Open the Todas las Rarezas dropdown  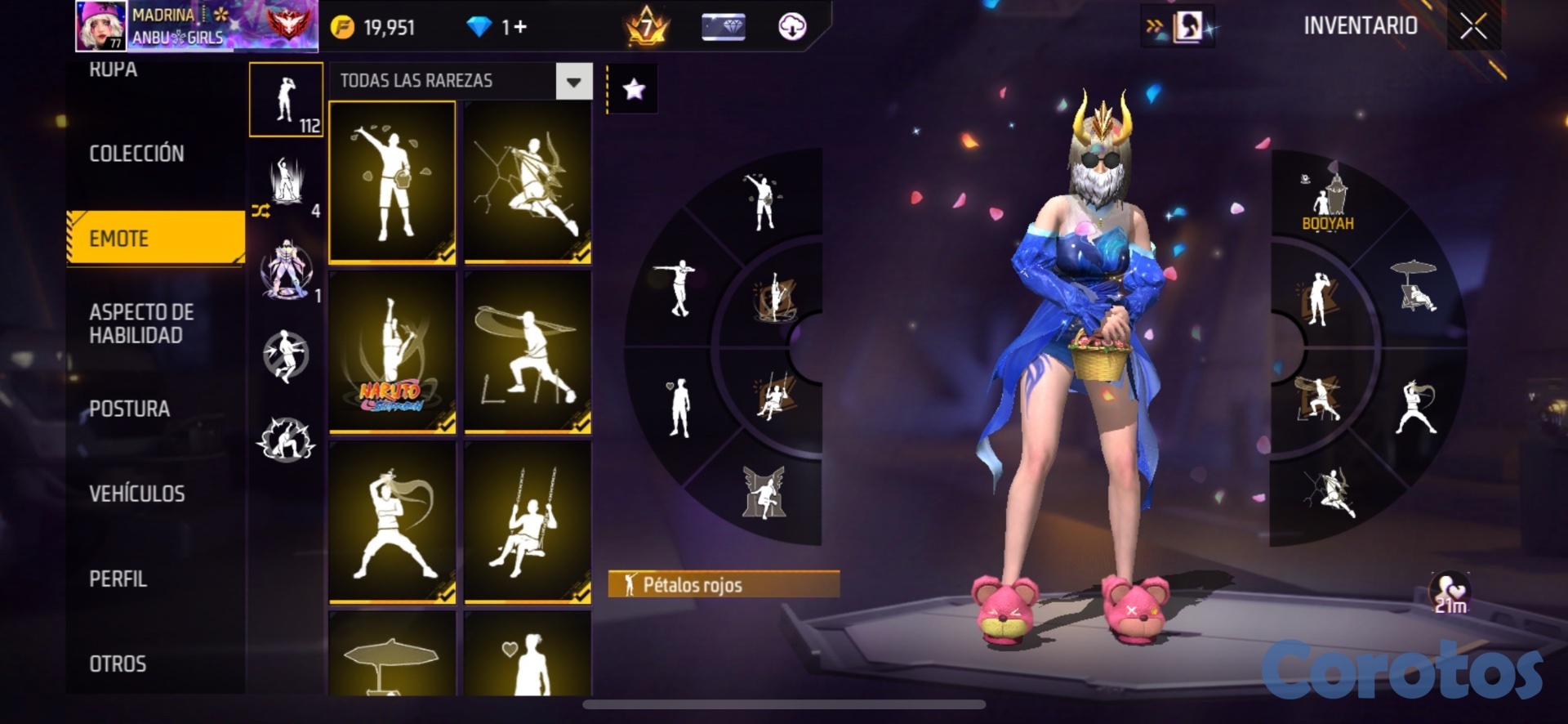[x=573, y=82]
